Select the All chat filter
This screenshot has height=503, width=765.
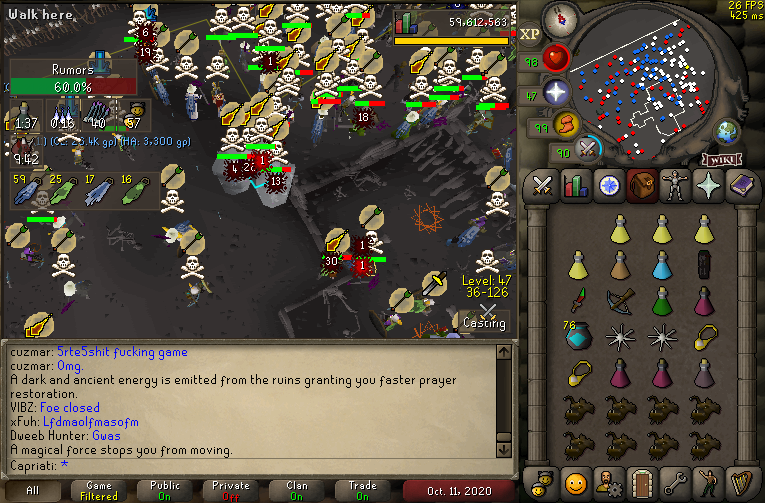33,490
